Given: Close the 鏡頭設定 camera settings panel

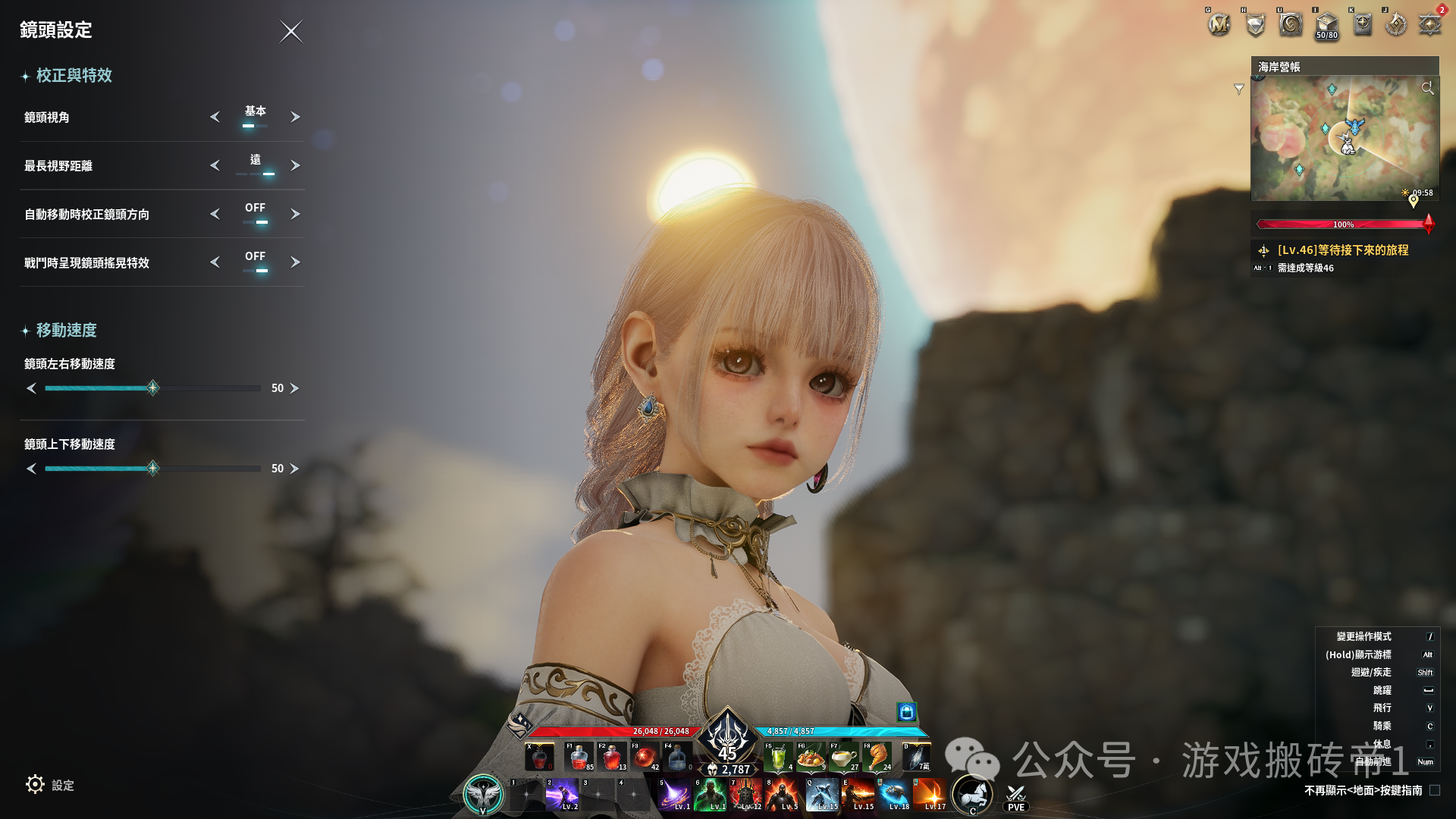Looking at the screenshot, I should point(290,31).
